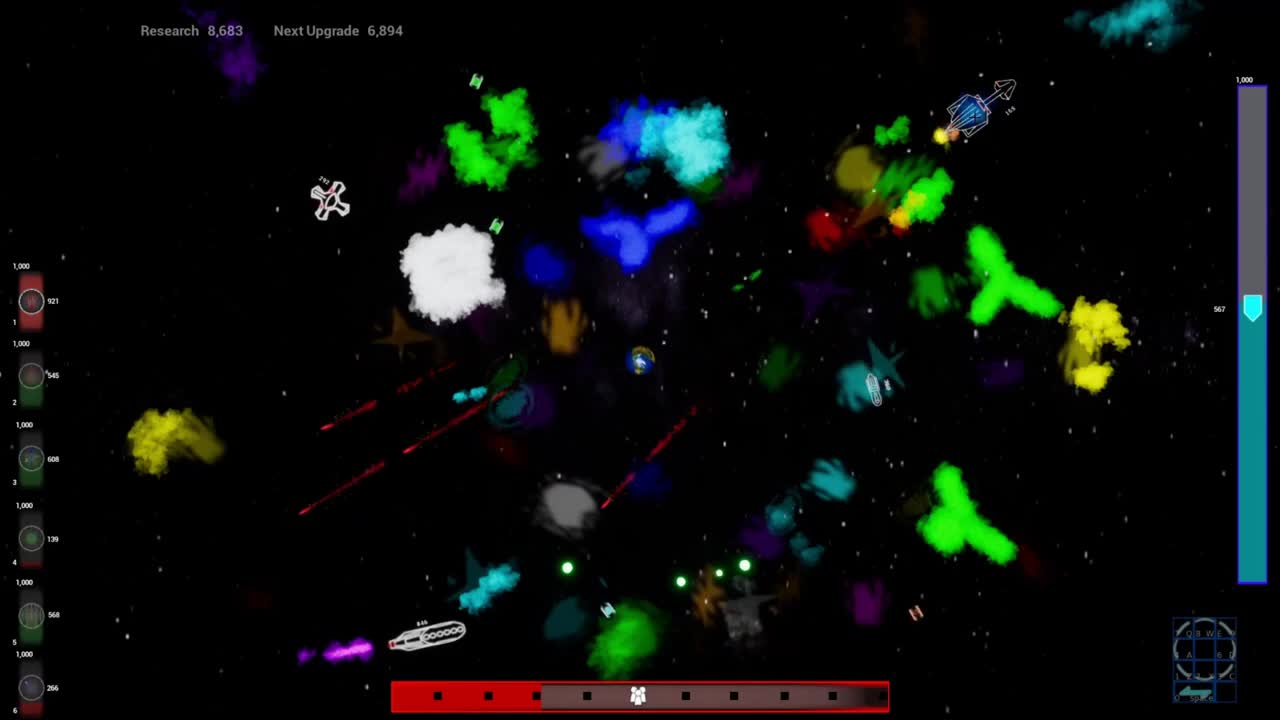
Task: Select unit slot 6 showing 266 units
Action: click(31, 687)
